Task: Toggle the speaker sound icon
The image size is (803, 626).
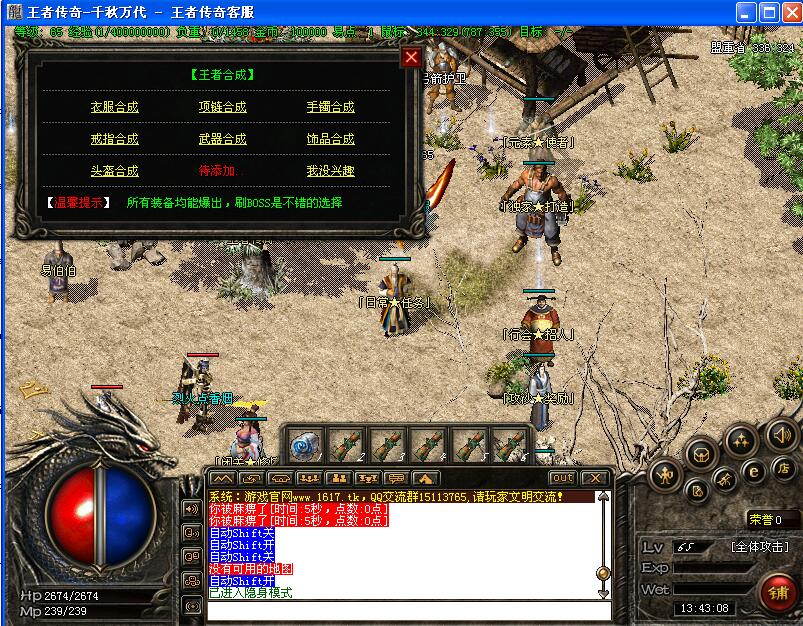Action: point(781,435)
